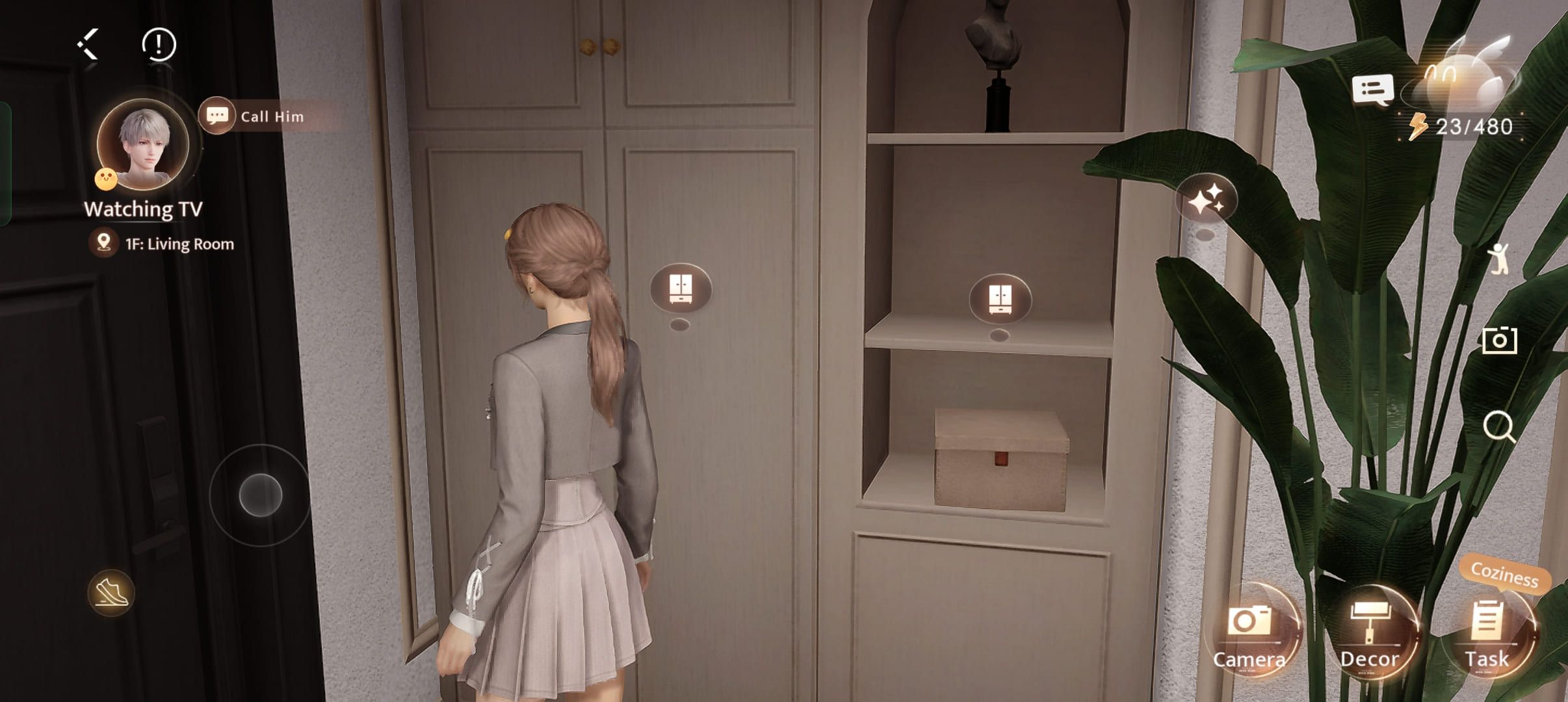Go back with the arrow button
1568x702 pixels.
88,45
